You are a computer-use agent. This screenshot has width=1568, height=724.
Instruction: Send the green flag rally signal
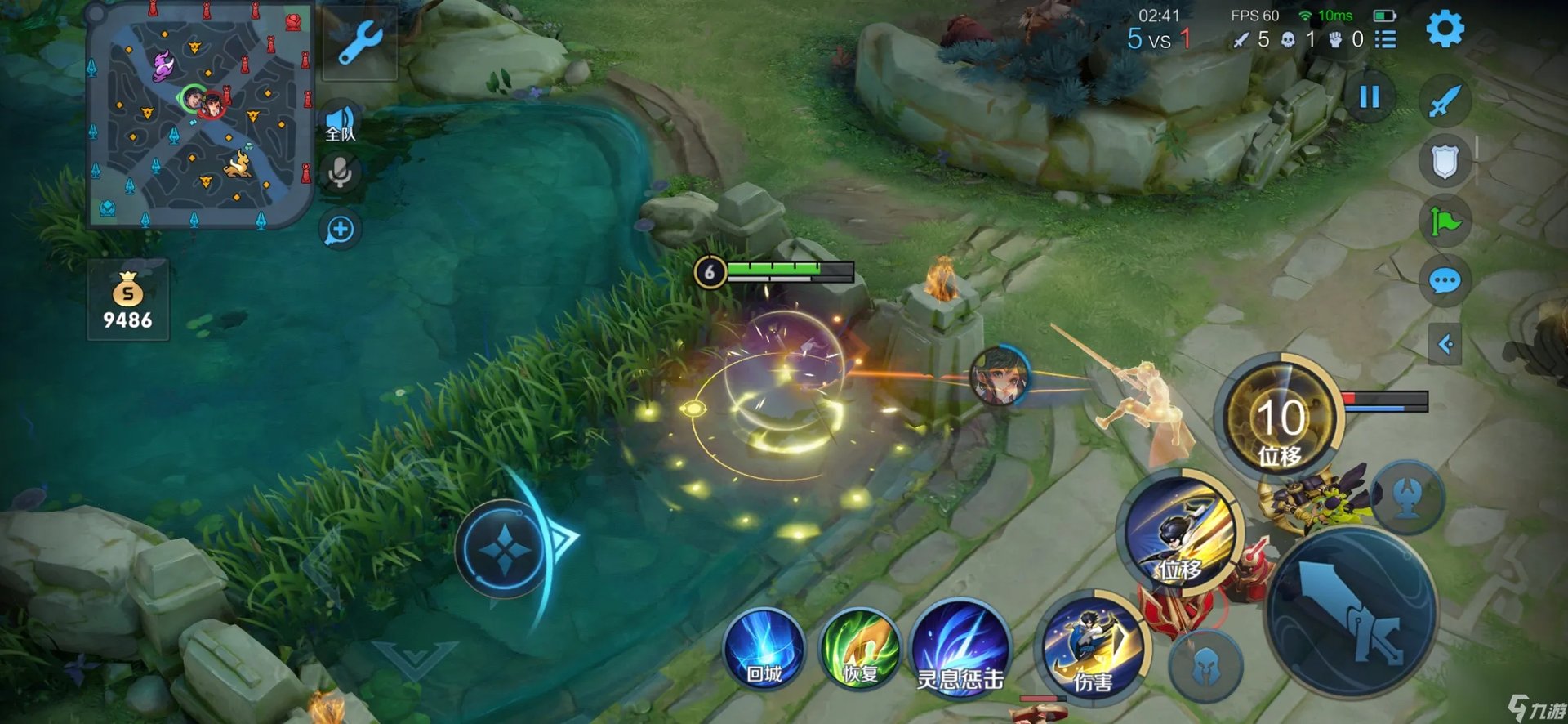pyautogui.click(x=1445, y=221)
